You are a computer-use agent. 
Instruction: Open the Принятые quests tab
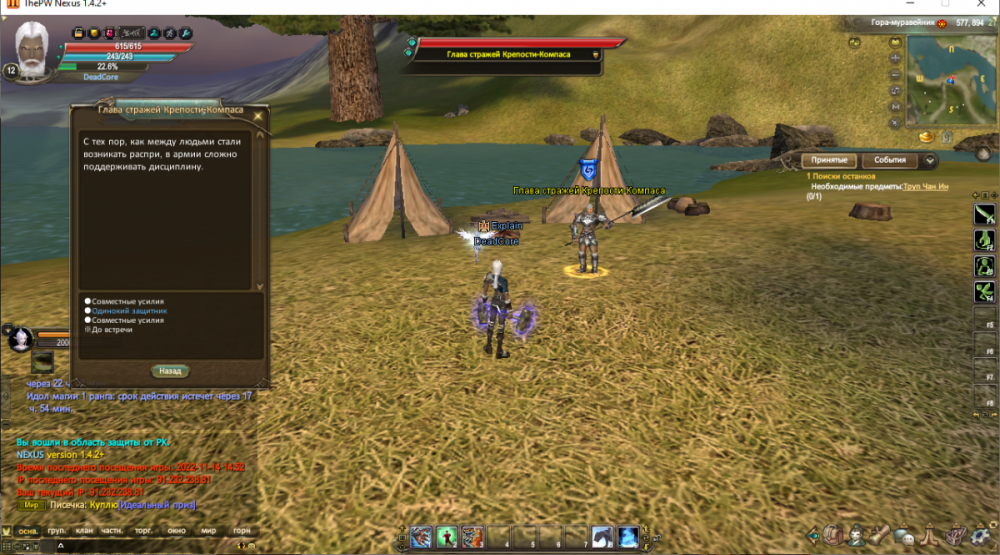[x=830, y=160]
